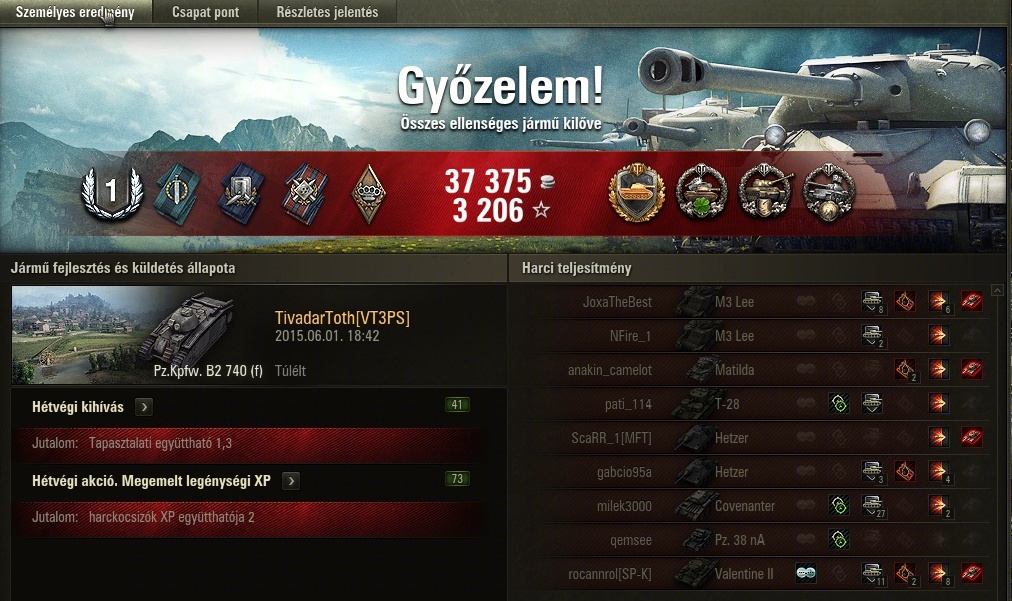This screenshot has width=1012, height=601.
Task: Select the Személyes eredmény tab
Action: [75, 12]
